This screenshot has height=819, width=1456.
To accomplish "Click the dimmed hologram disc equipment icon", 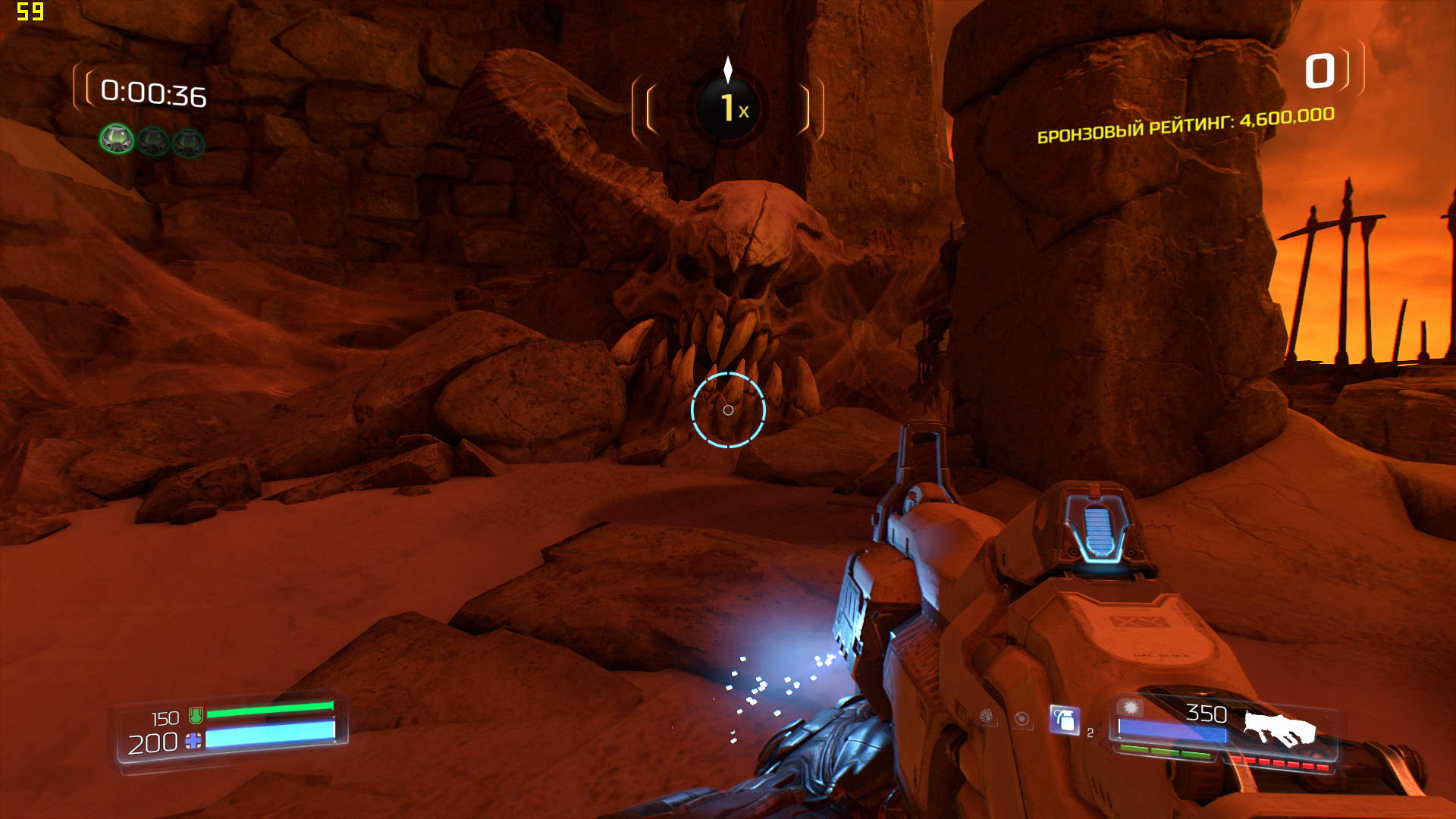I will [x=1022, y=719].
